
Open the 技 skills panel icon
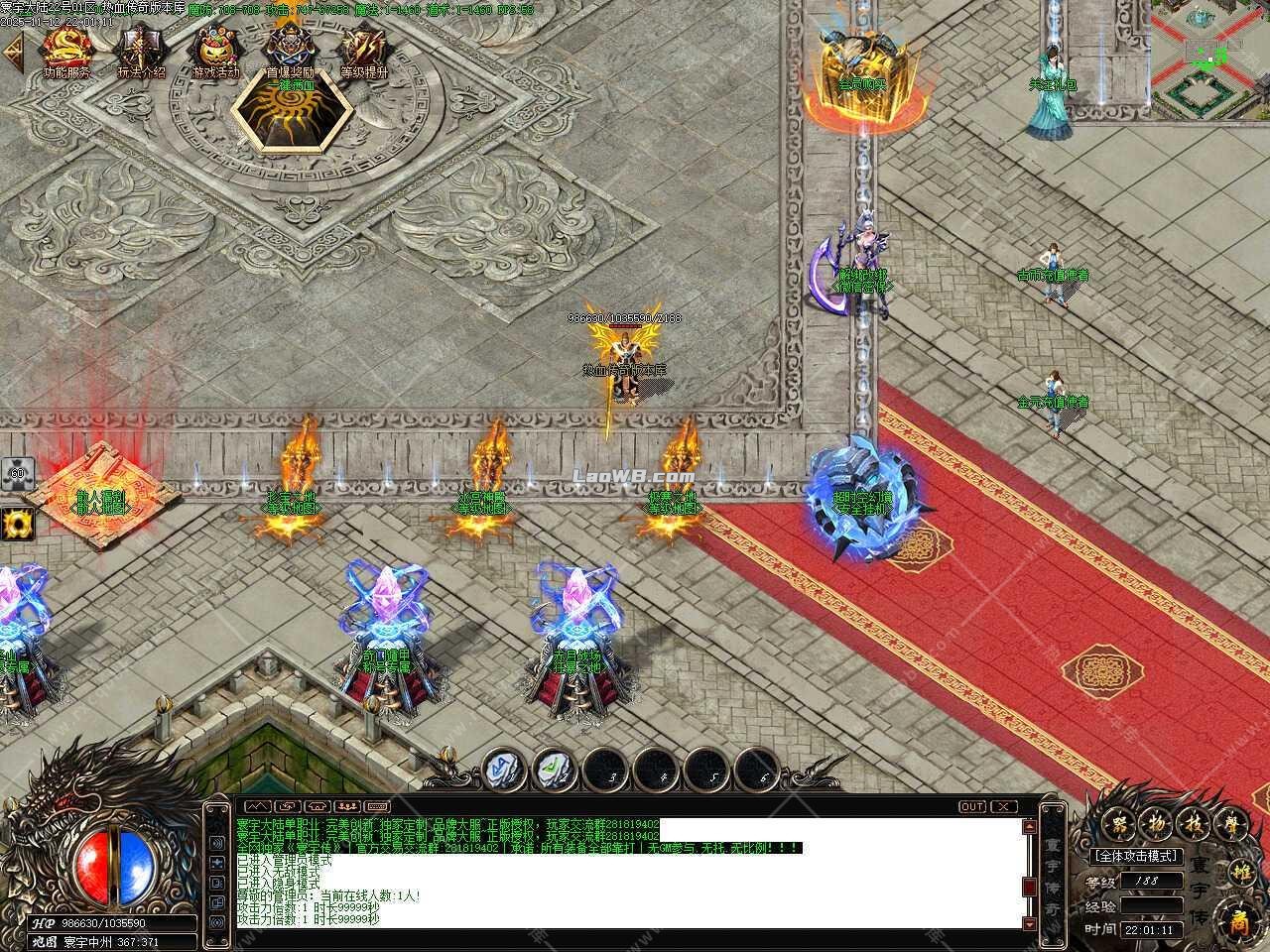(1194, 823)
